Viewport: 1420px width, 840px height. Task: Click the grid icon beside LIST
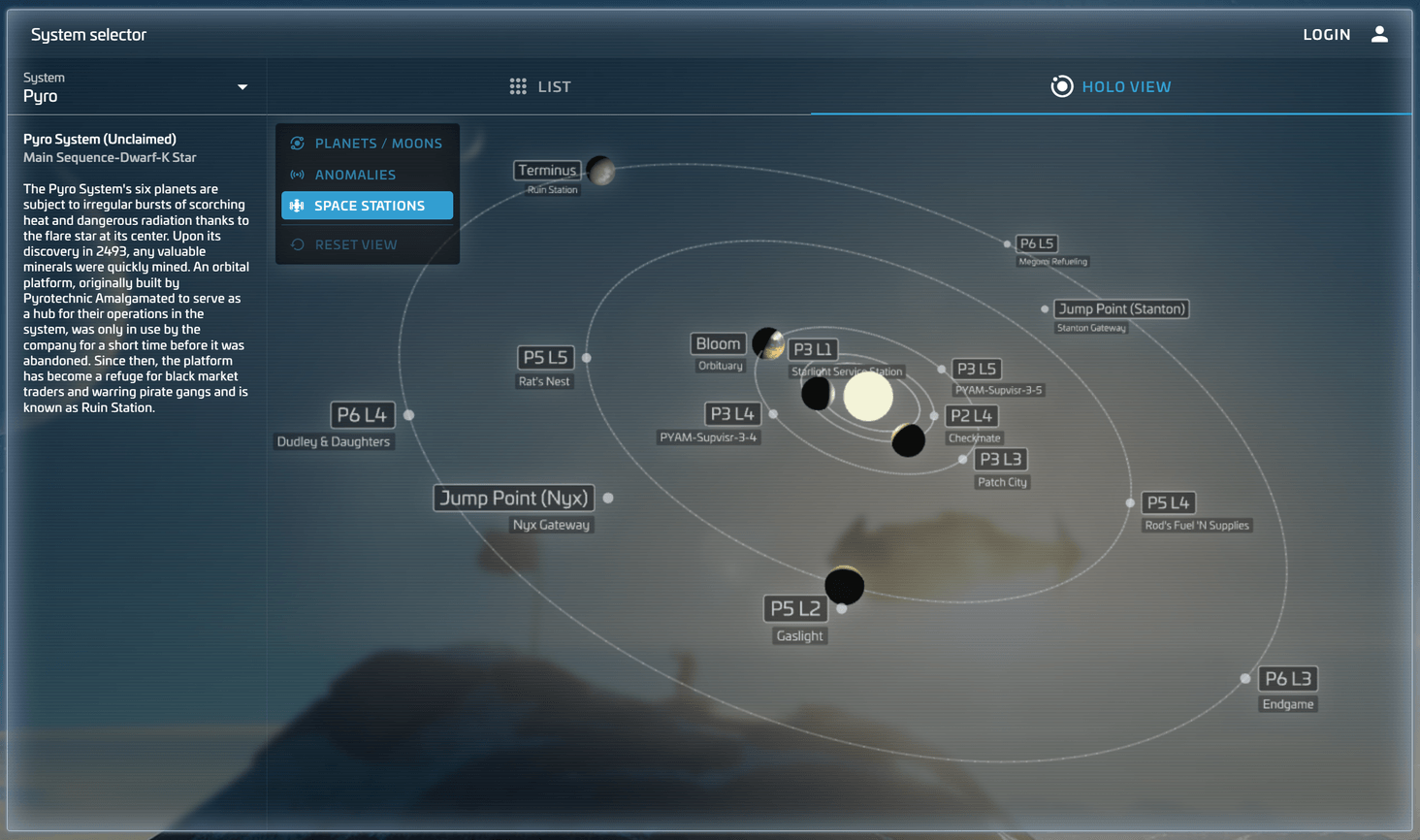click(518, 85)
